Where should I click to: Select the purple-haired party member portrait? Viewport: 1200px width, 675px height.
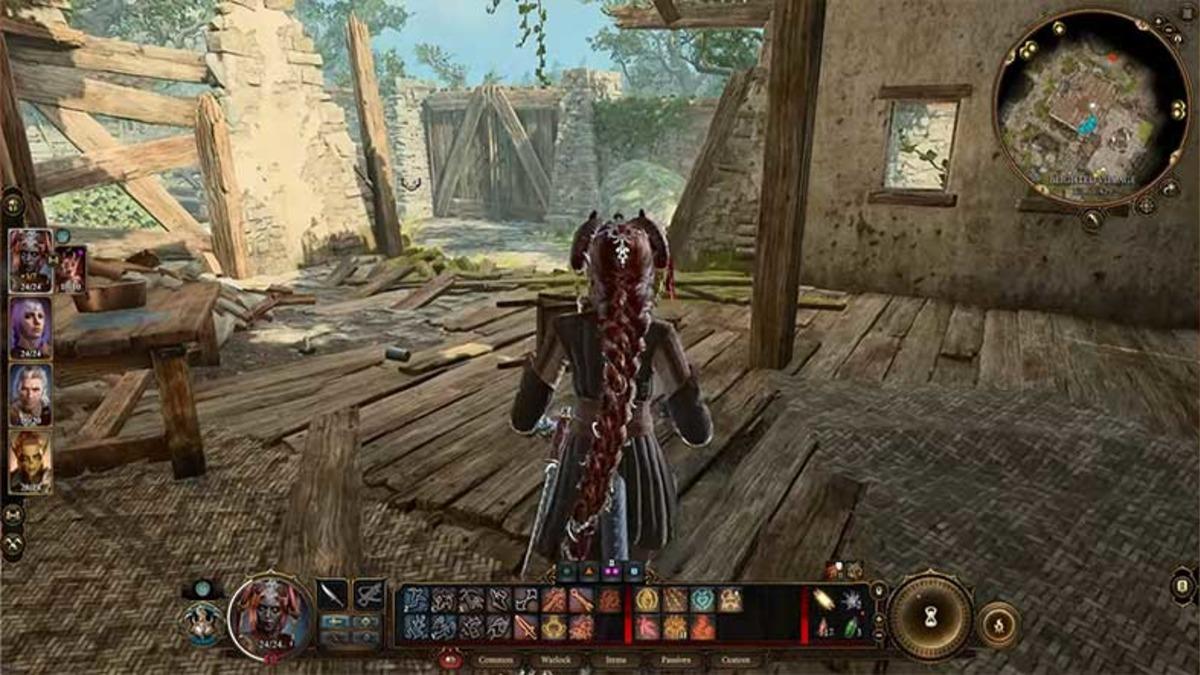click(x=30, y=329)
